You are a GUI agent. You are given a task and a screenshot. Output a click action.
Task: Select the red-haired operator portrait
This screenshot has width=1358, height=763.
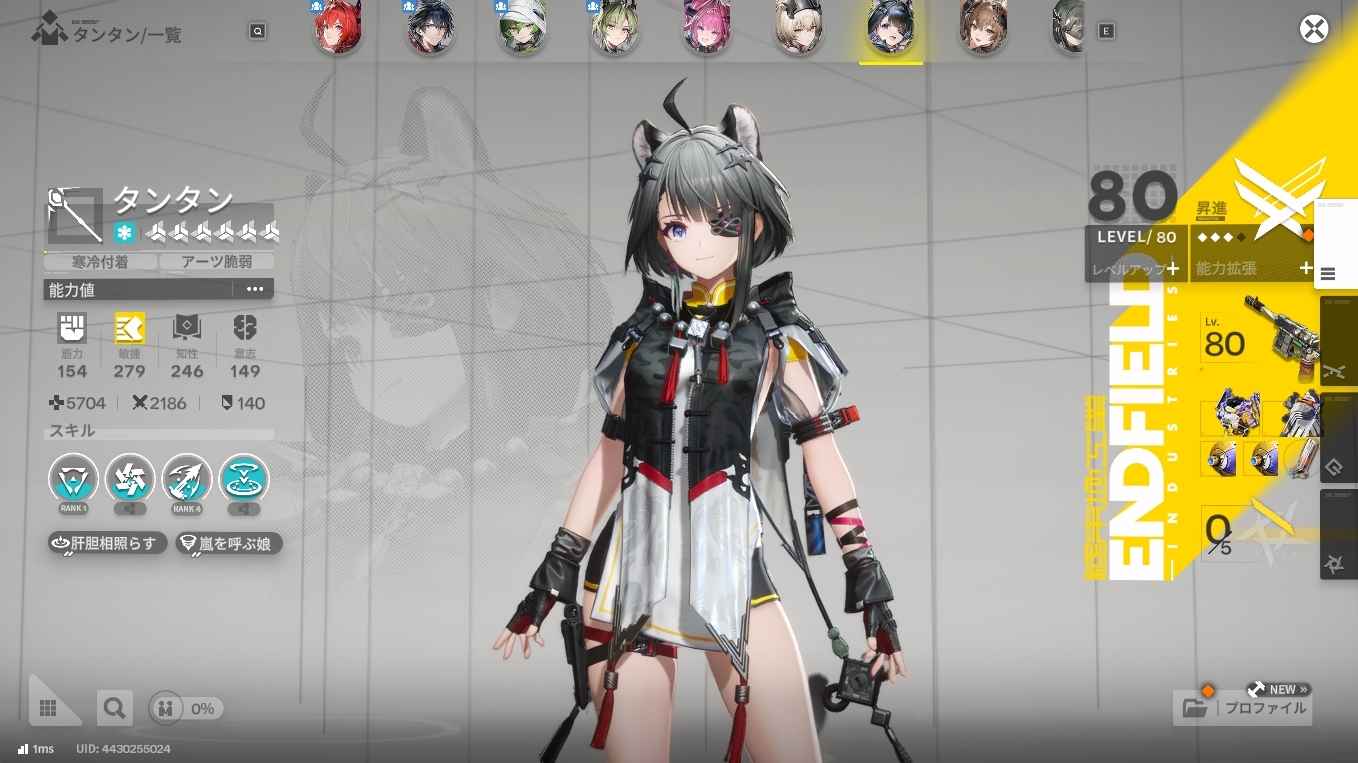coord(337,27)
